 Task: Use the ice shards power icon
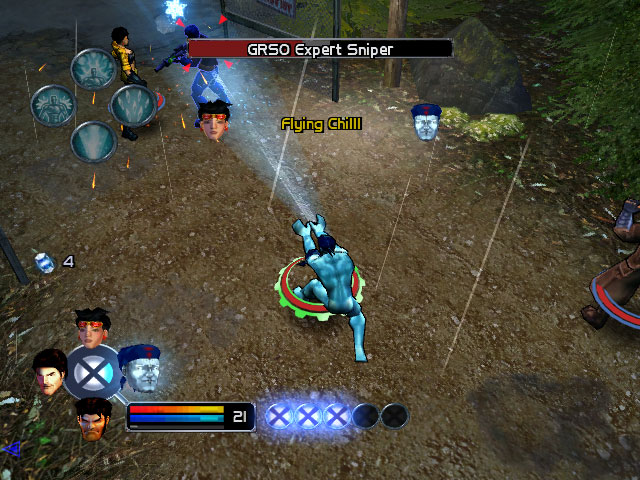click(x=131, y=105)
